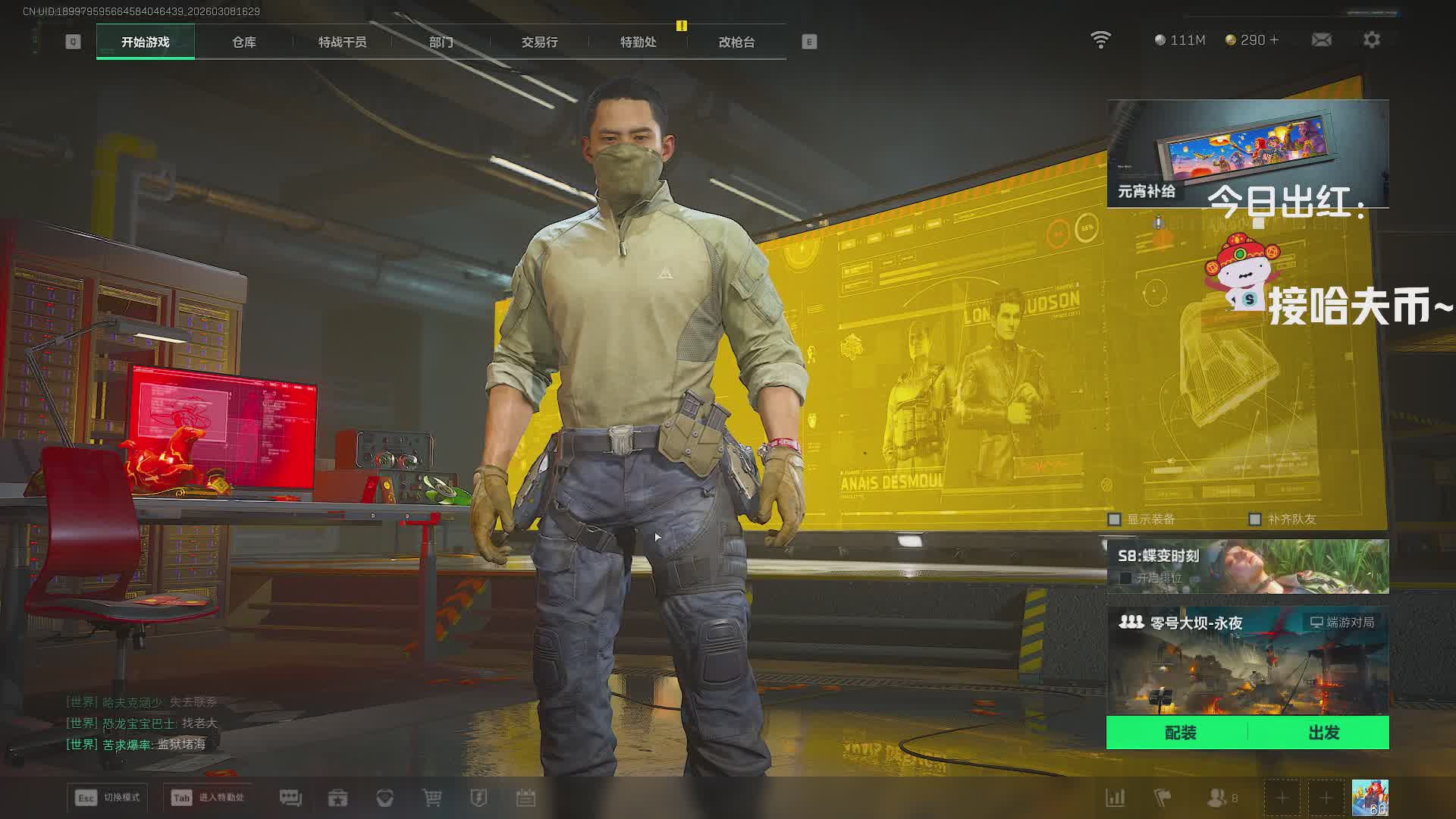Open the chat speech-bubble icon

pyautogui.click(x=290, y=798)
